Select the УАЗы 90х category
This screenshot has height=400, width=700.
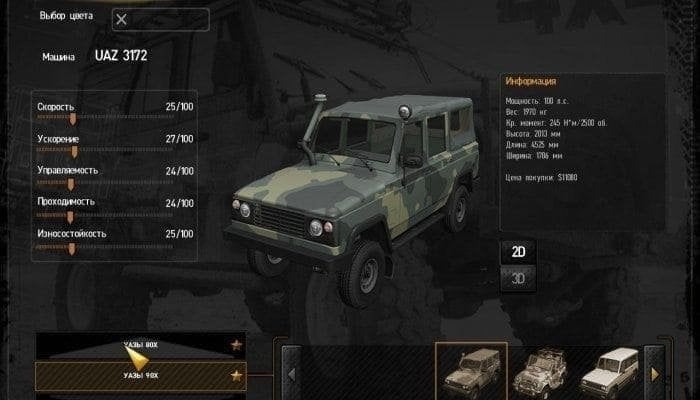[140, 376]
